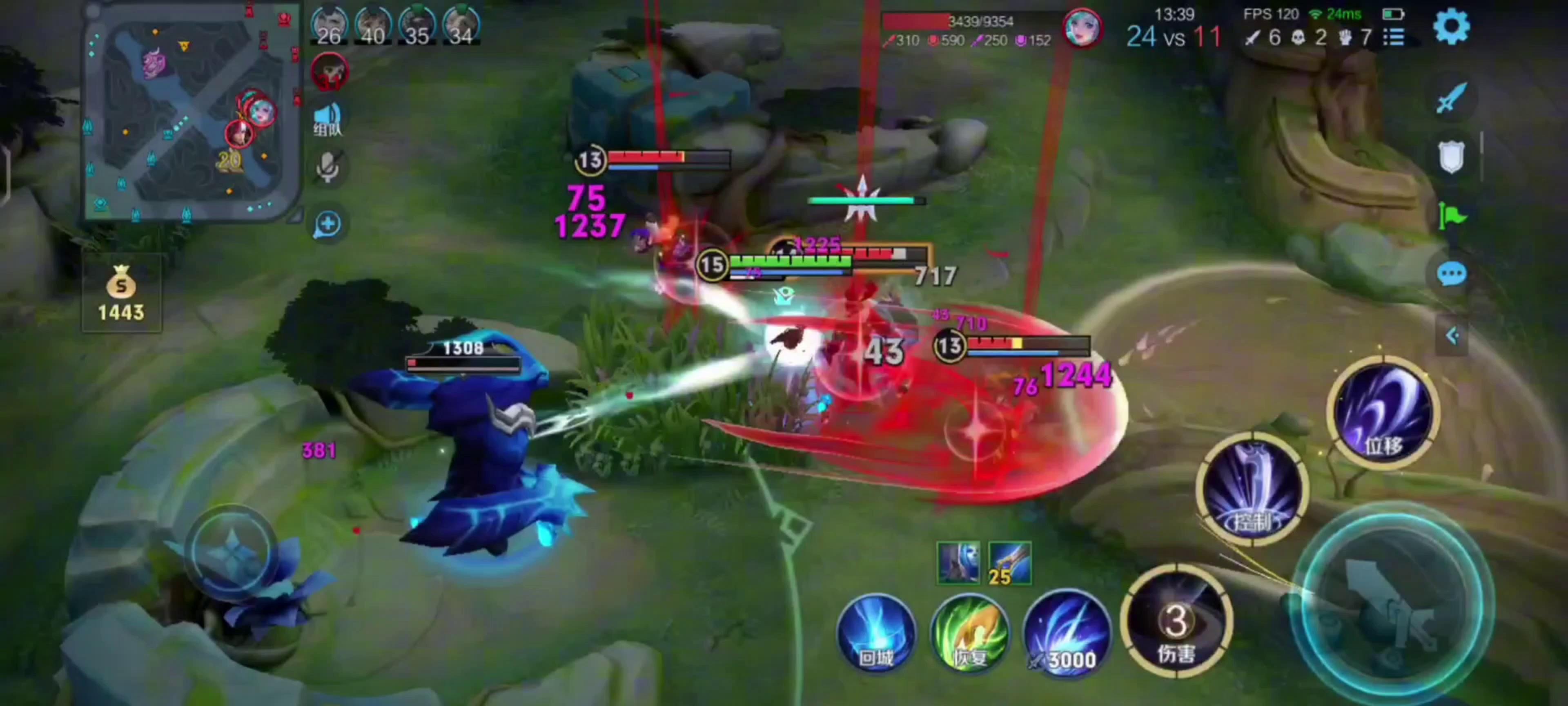This screenshot has height=706, width=1568.
Task: Cast the 控制 control ability
Action: pyautogui.click(x=1252, y=489)
